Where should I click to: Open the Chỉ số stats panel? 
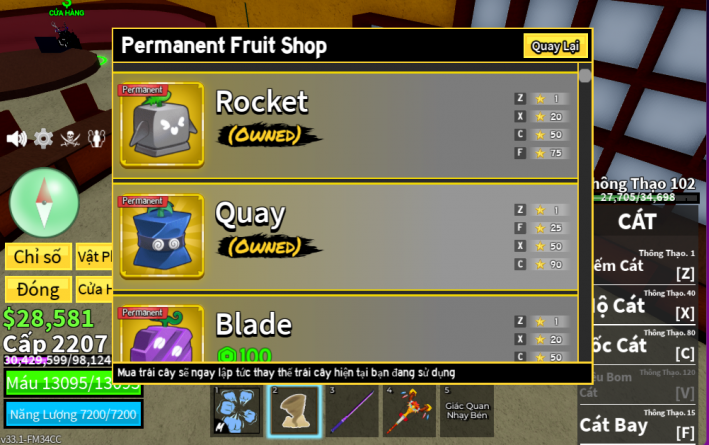click(38, 257)
